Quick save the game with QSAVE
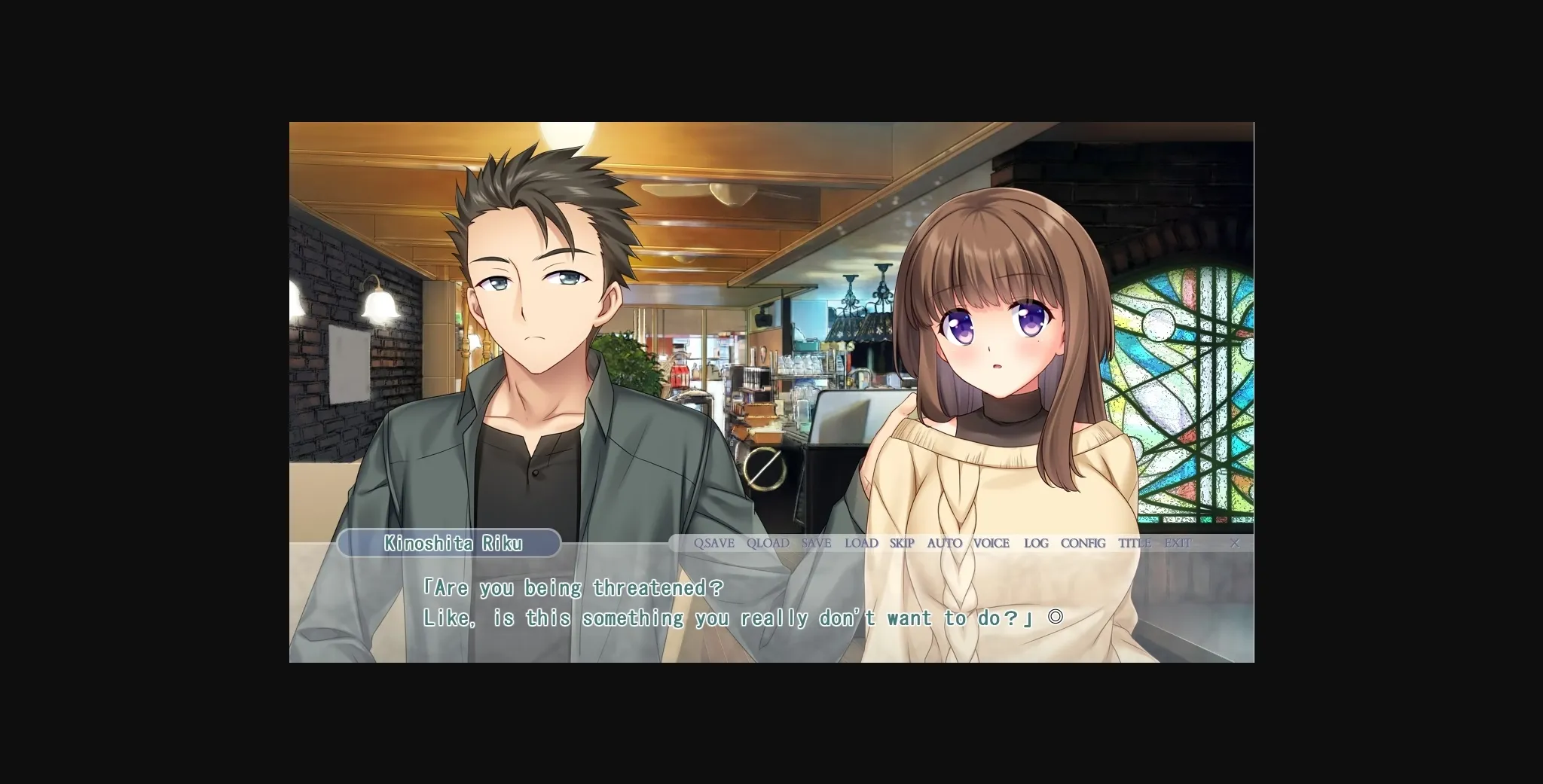Viewport: 1543px width, 784px height. pos(713,543)
